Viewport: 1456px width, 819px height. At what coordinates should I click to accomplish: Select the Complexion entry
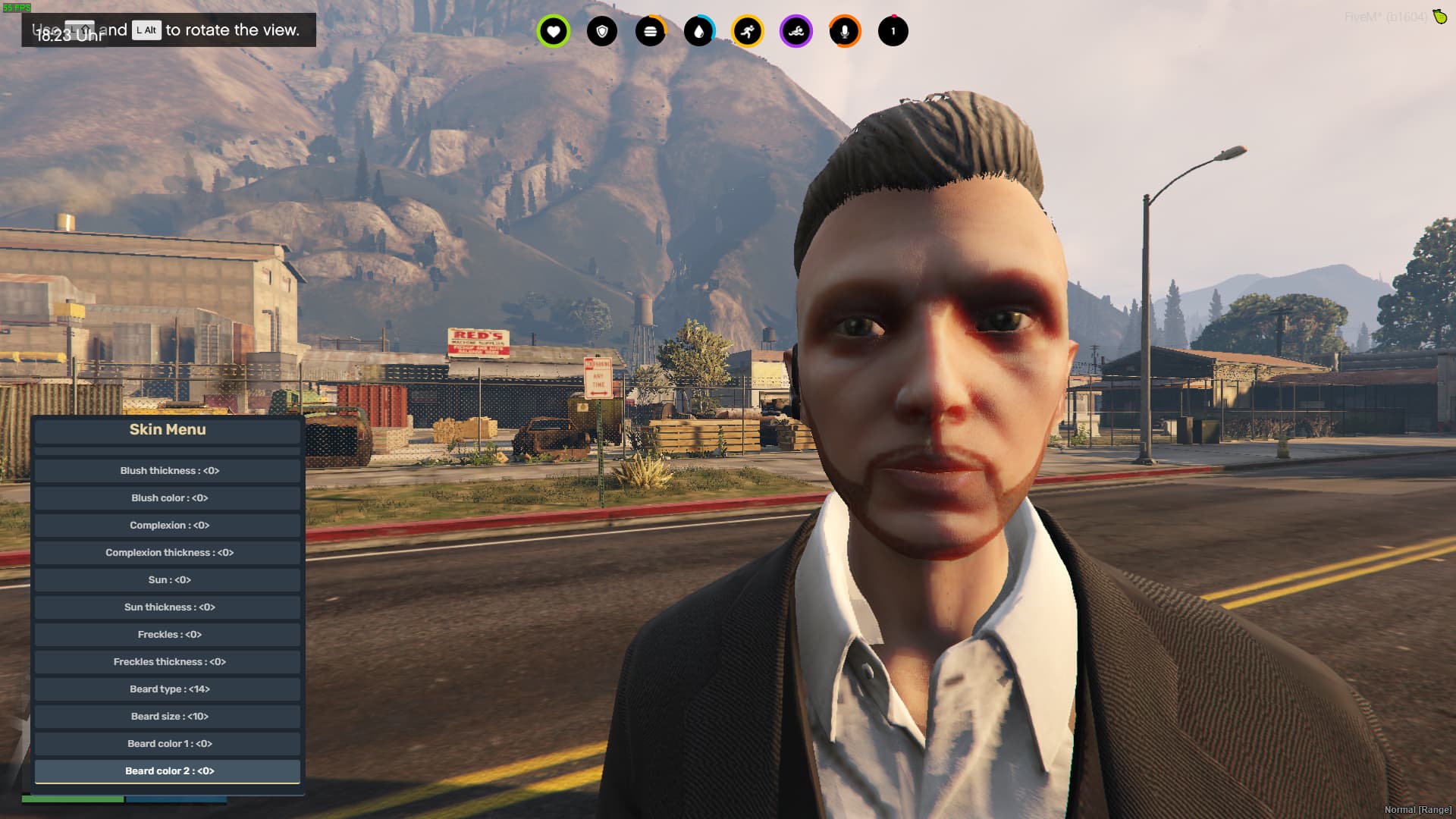tap(167, 526)
